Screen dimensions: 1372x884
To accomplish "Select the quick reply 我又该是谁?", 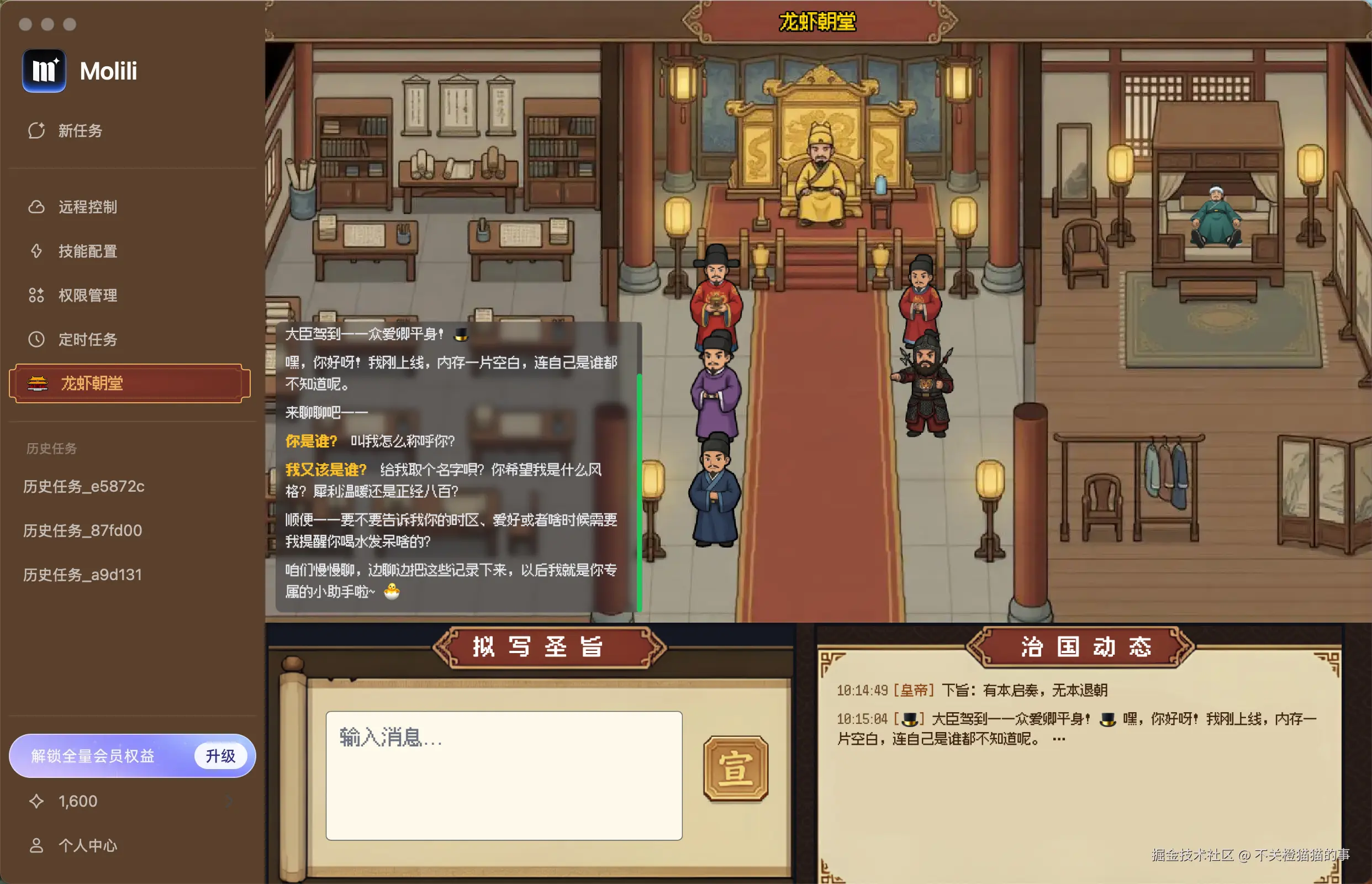I will 326,470.
